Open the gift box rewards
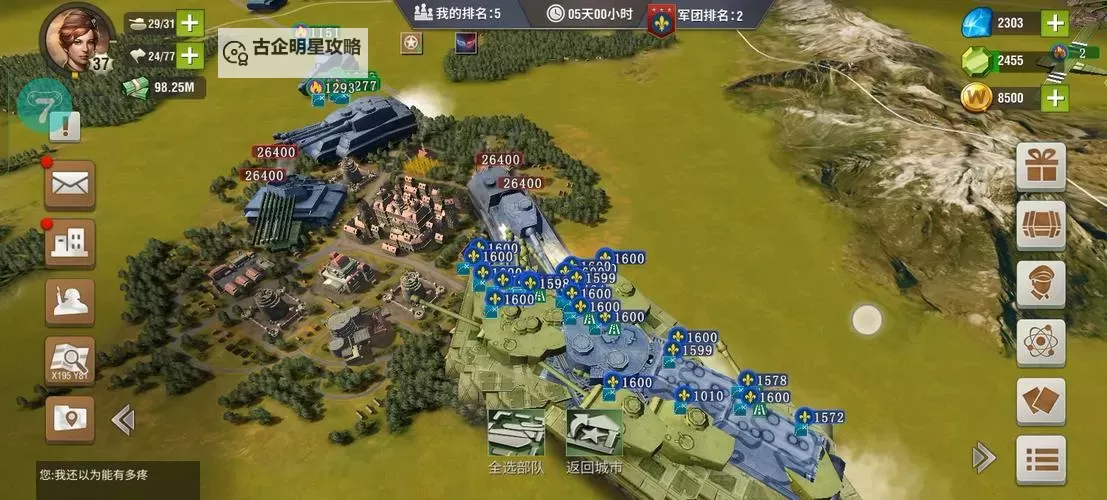Image resolution: width=1107 pixels, height=500 pixels. [1041, 167]
